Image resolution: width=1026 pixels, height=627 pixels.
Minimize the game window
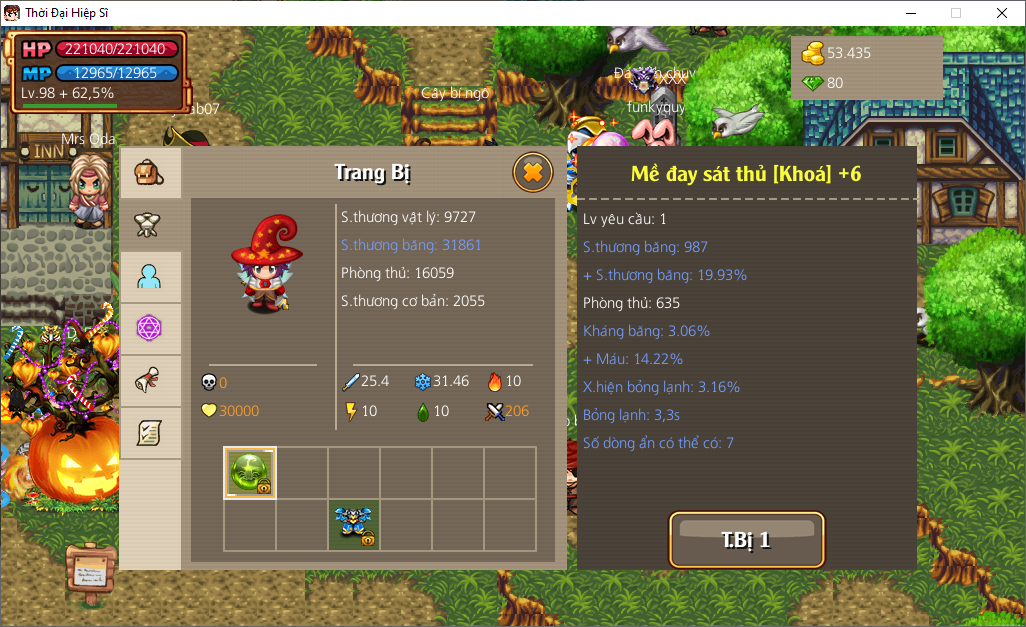pos(910,13)
